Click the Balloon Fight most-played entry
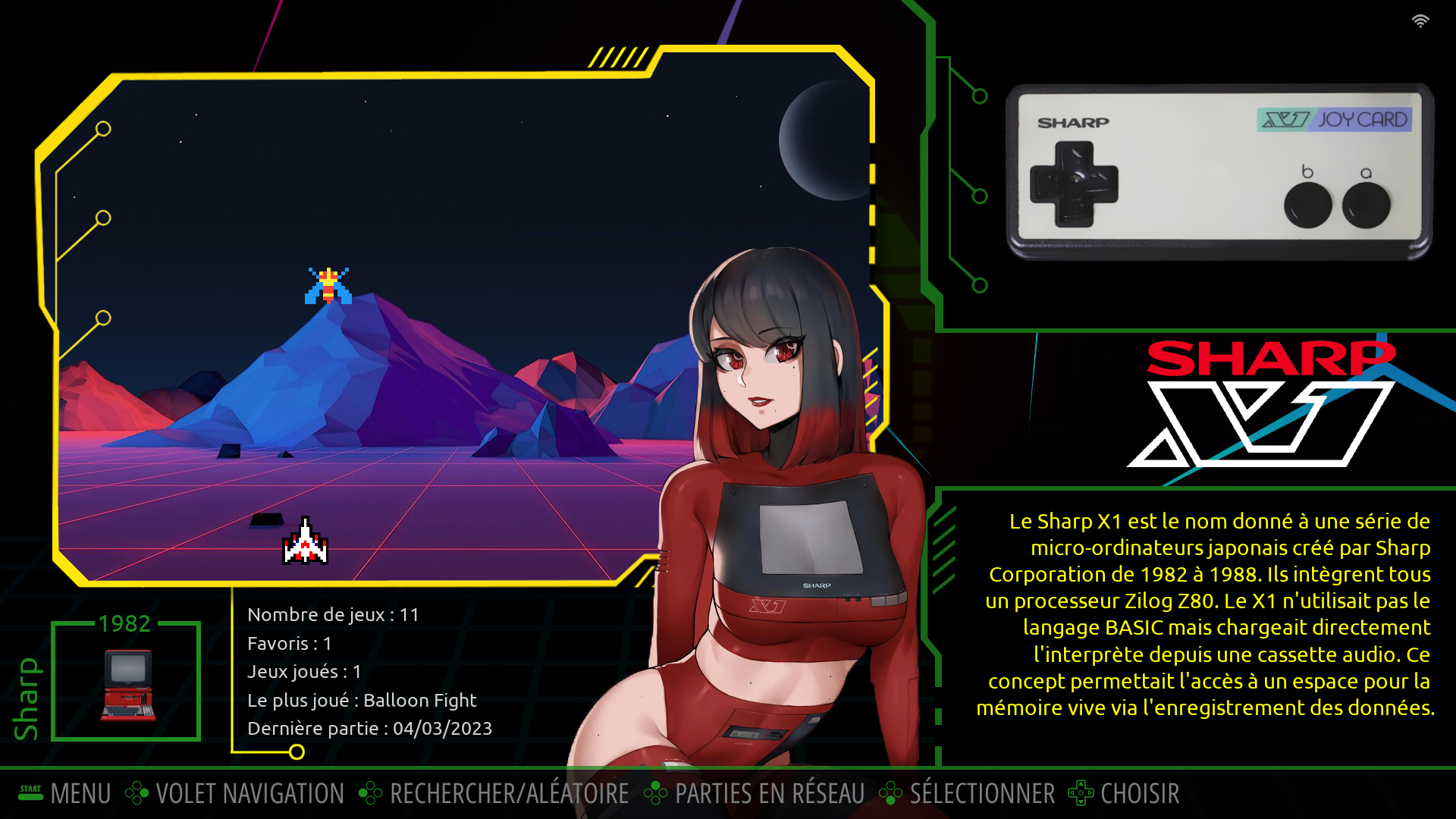The width and height of the screenshot is (1456, 819). point(362,700)
